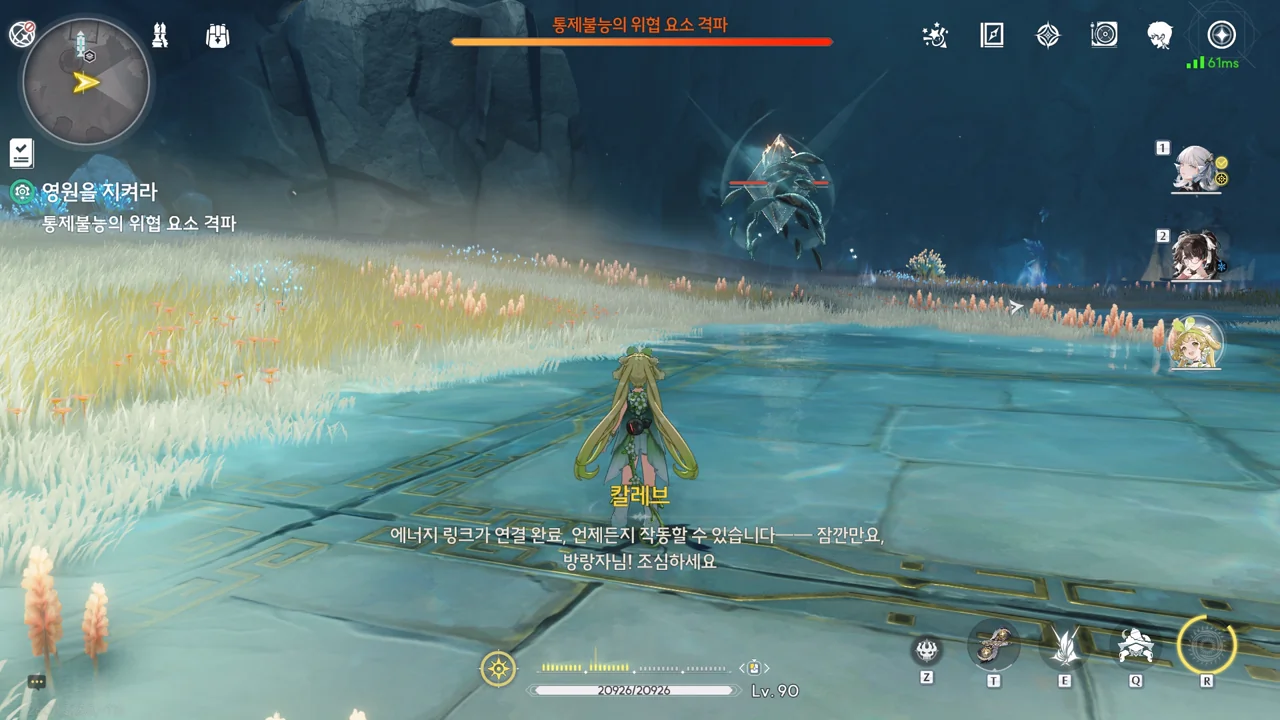The height and width of the screenshot is (720, 1280).
Task: Activate the bladed-wing resonance skill
Action: click(x=1064, y=647)
